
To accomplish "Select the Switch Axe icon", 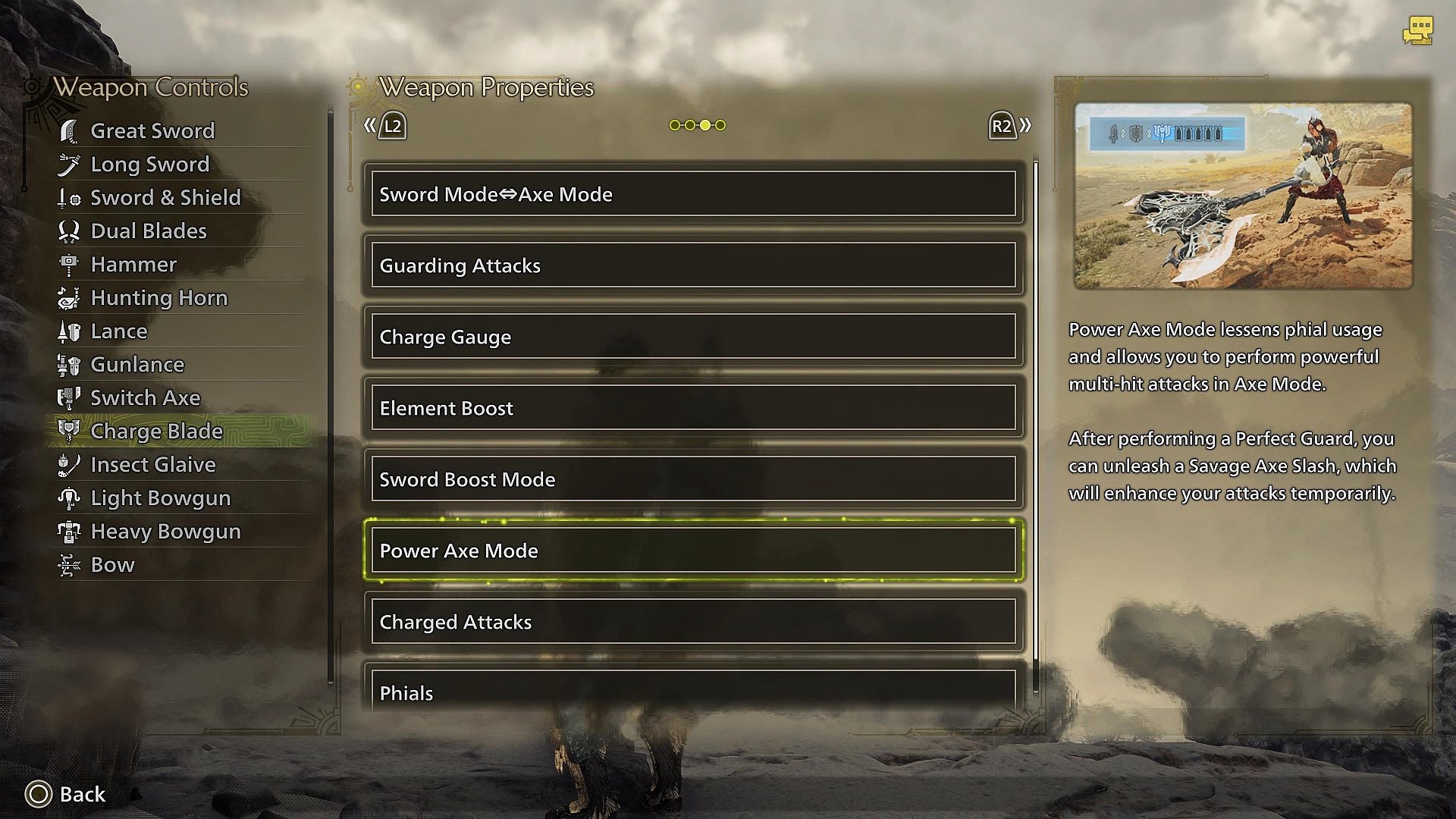I will tap(71, 397).
